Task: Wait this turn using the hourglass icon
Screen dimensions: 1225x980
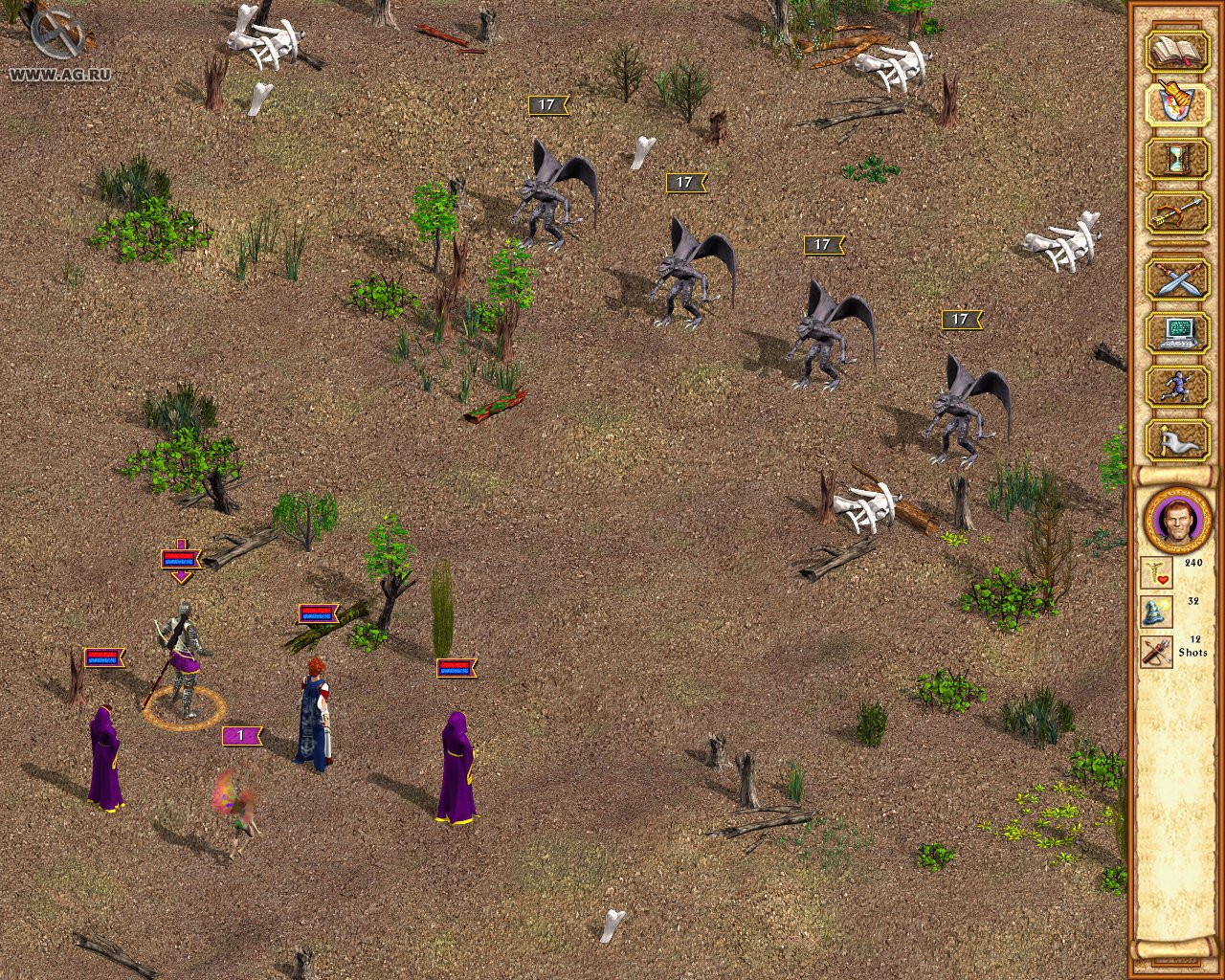Action: click(1177, 159)
